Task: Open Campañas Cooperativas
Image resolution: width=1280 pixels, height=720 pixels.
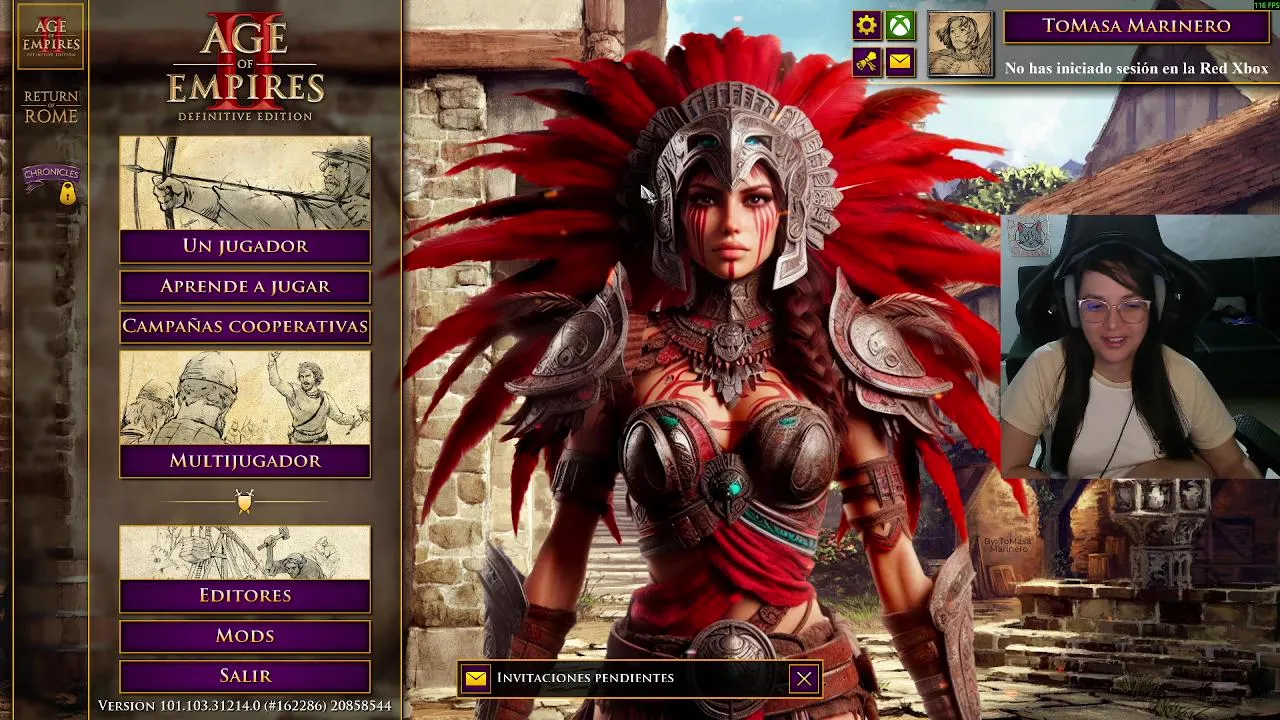Action: (x=245, y=327)
